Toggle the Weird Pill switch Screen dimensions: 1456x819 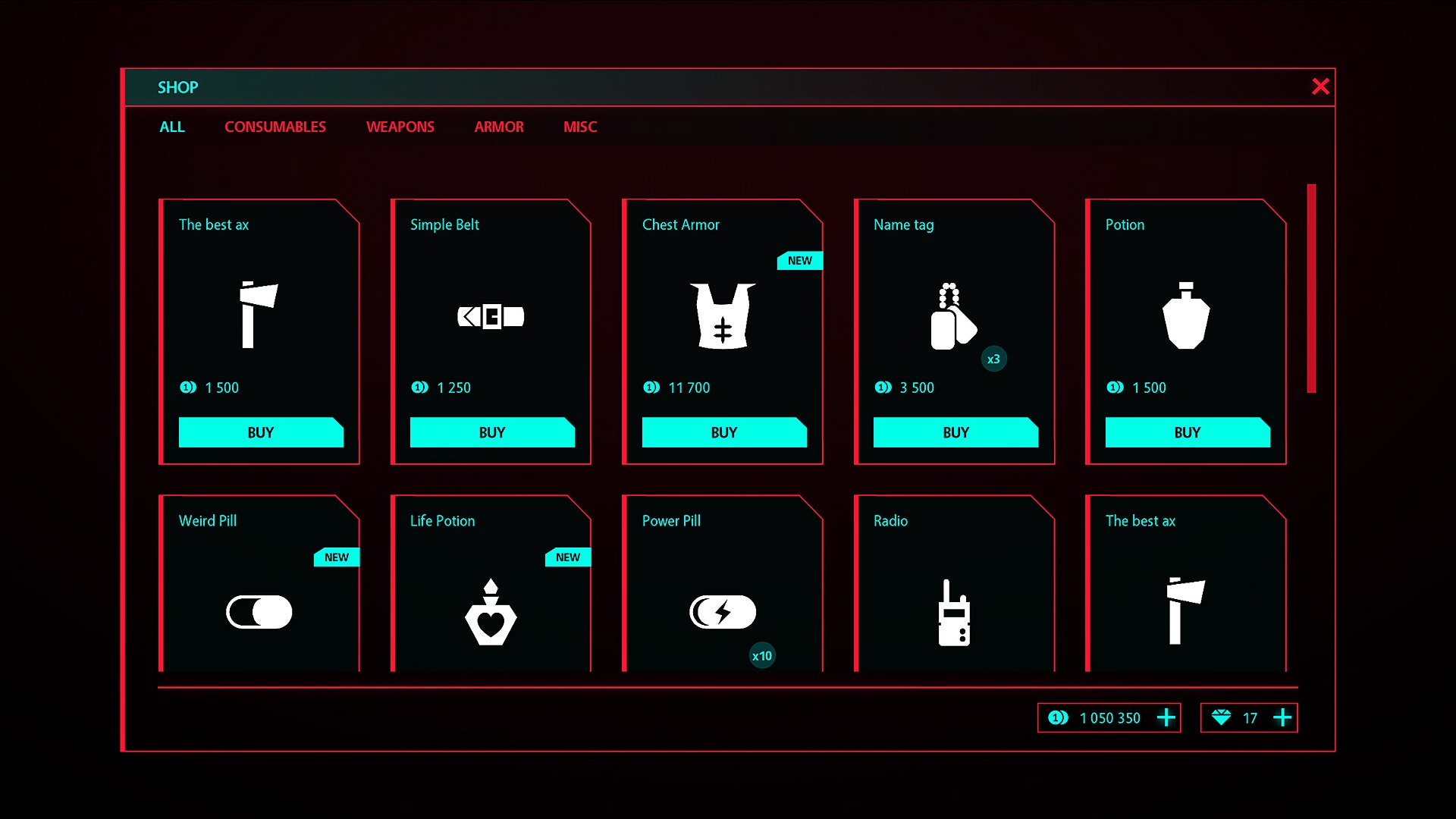259,613
